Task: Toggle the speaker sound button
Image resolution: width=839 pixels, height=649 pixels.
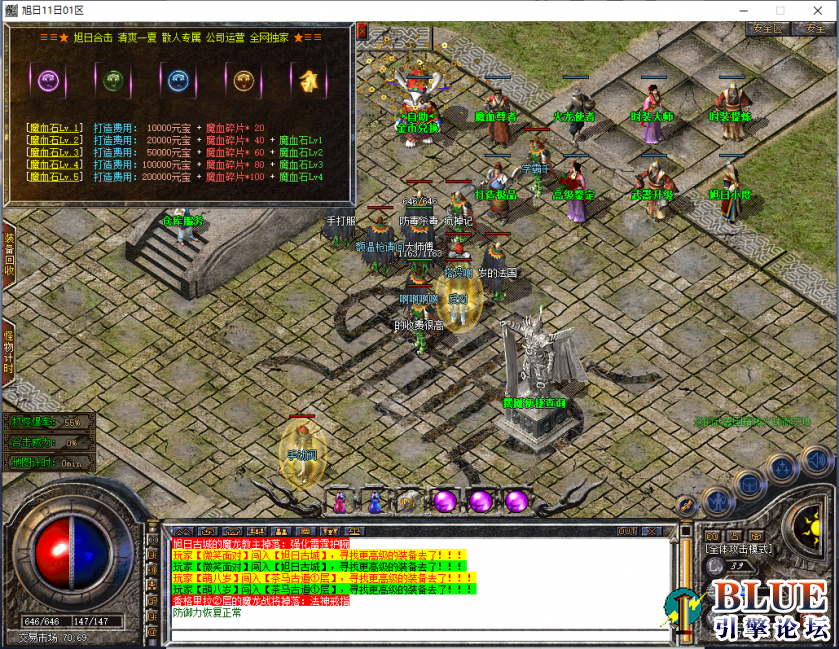Action: 816,461
